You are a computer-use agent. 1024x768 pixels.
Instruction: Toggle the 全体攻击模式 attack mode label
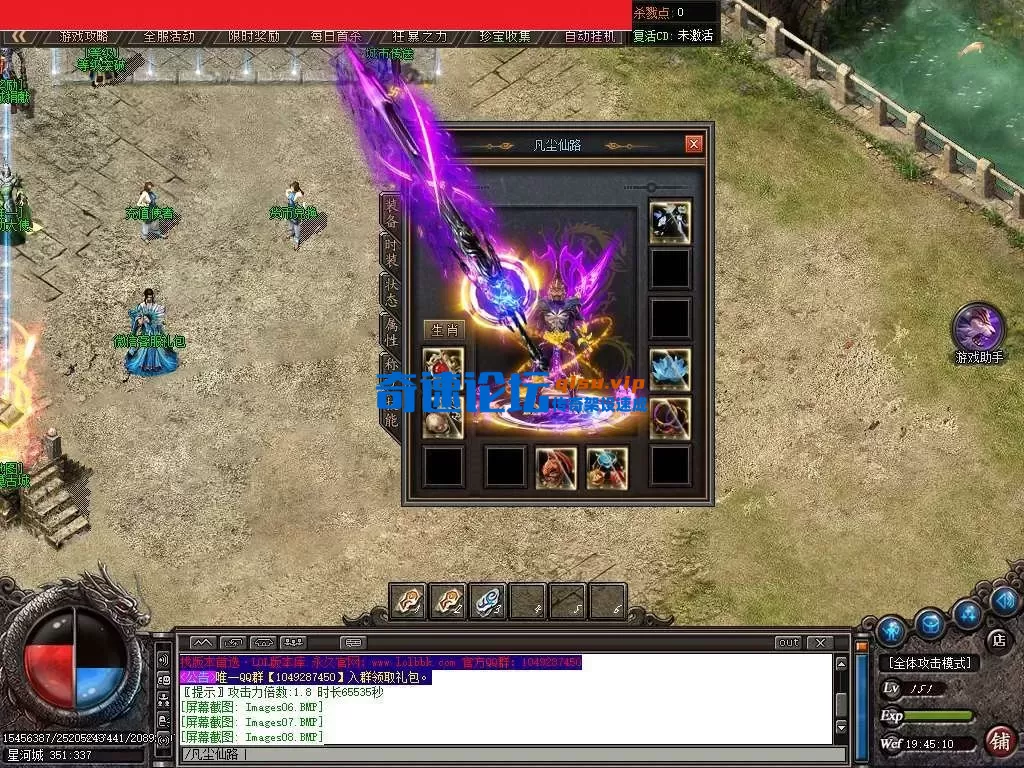click(929, 663)
